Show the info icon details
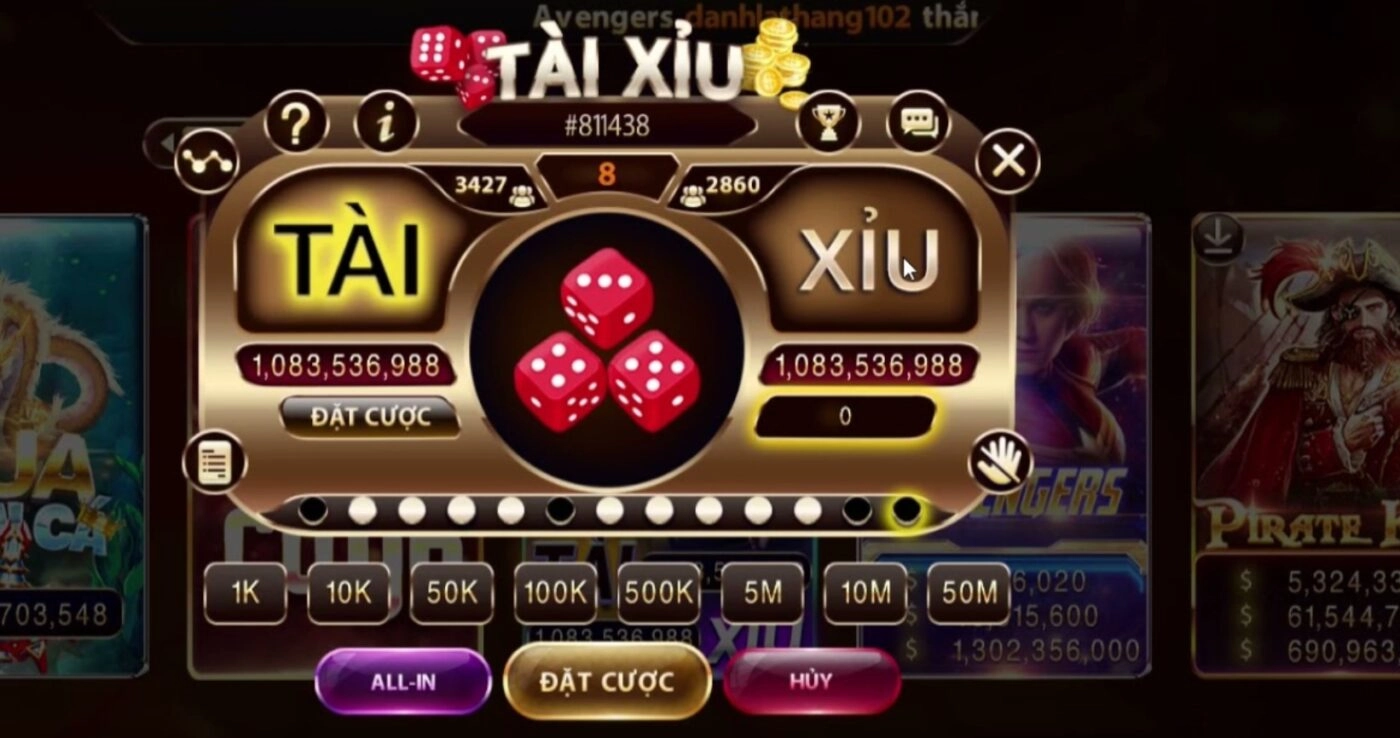The image size is (1400, 738). click(385, 124)
